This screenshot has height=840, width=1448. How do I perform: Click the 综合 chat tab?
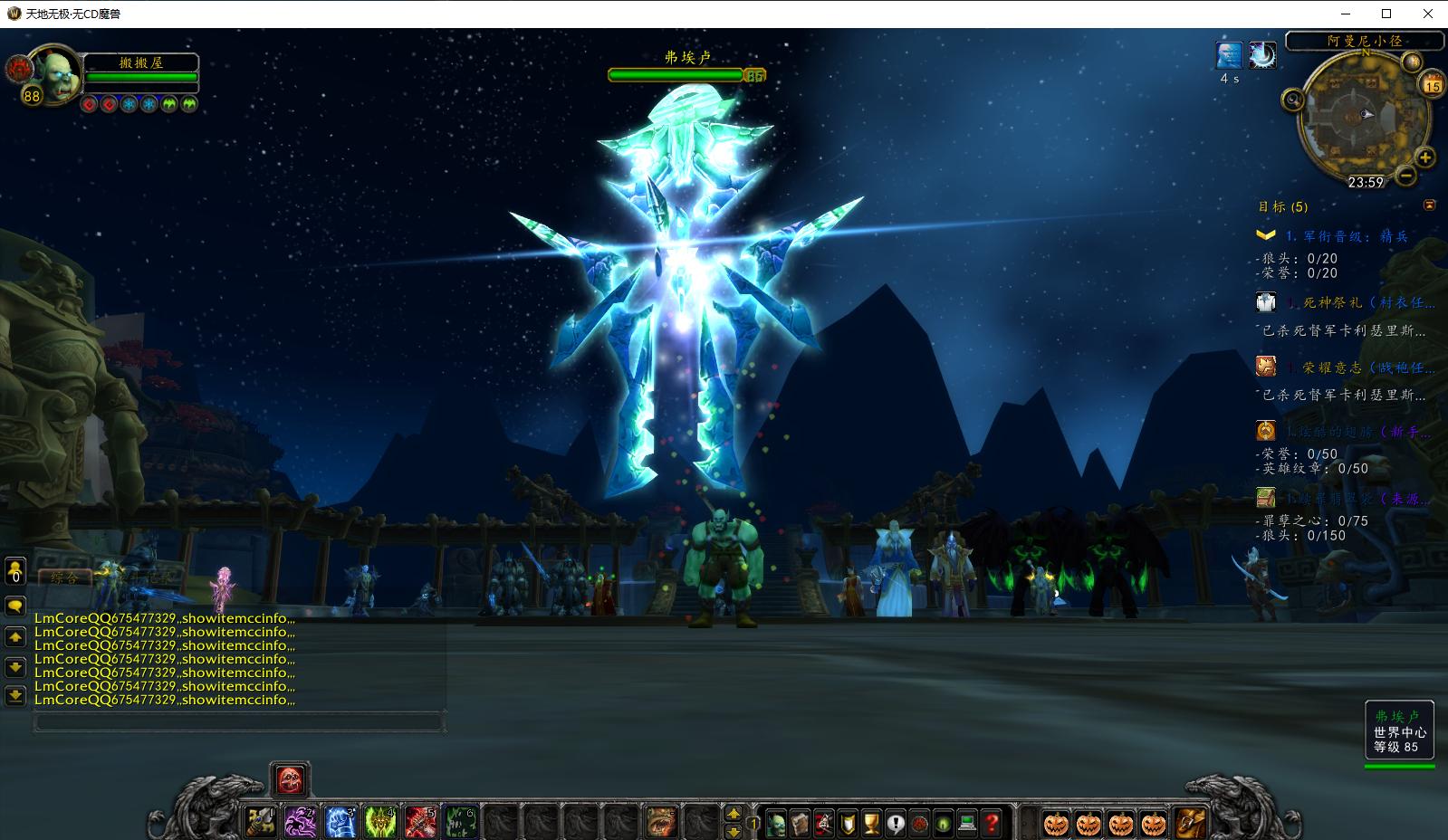(64, 577)
